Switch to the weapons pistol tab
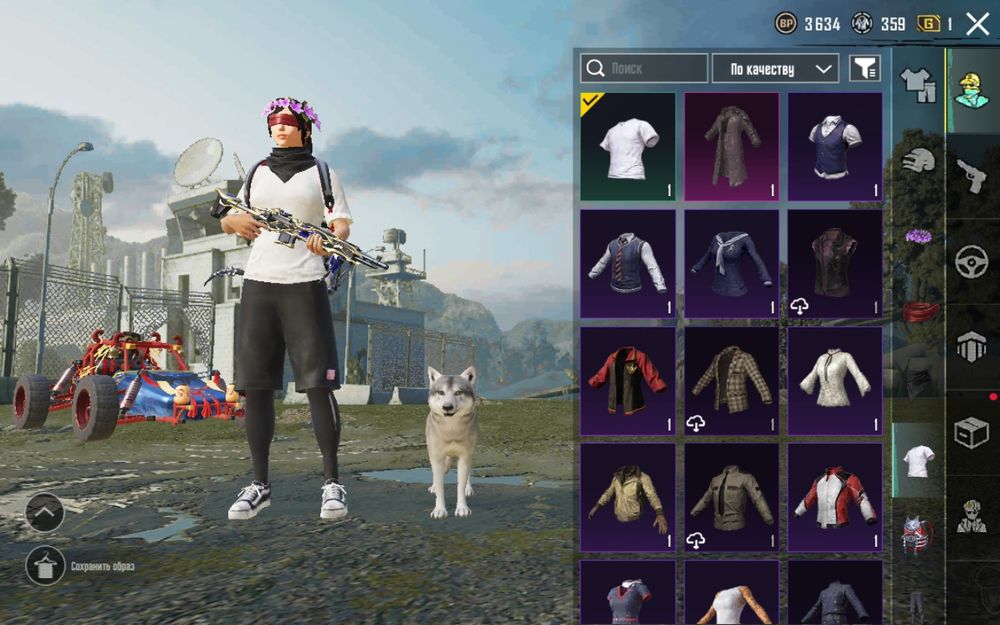The width and height of the screenshot is (1000, 625). [x=971, y=176]
